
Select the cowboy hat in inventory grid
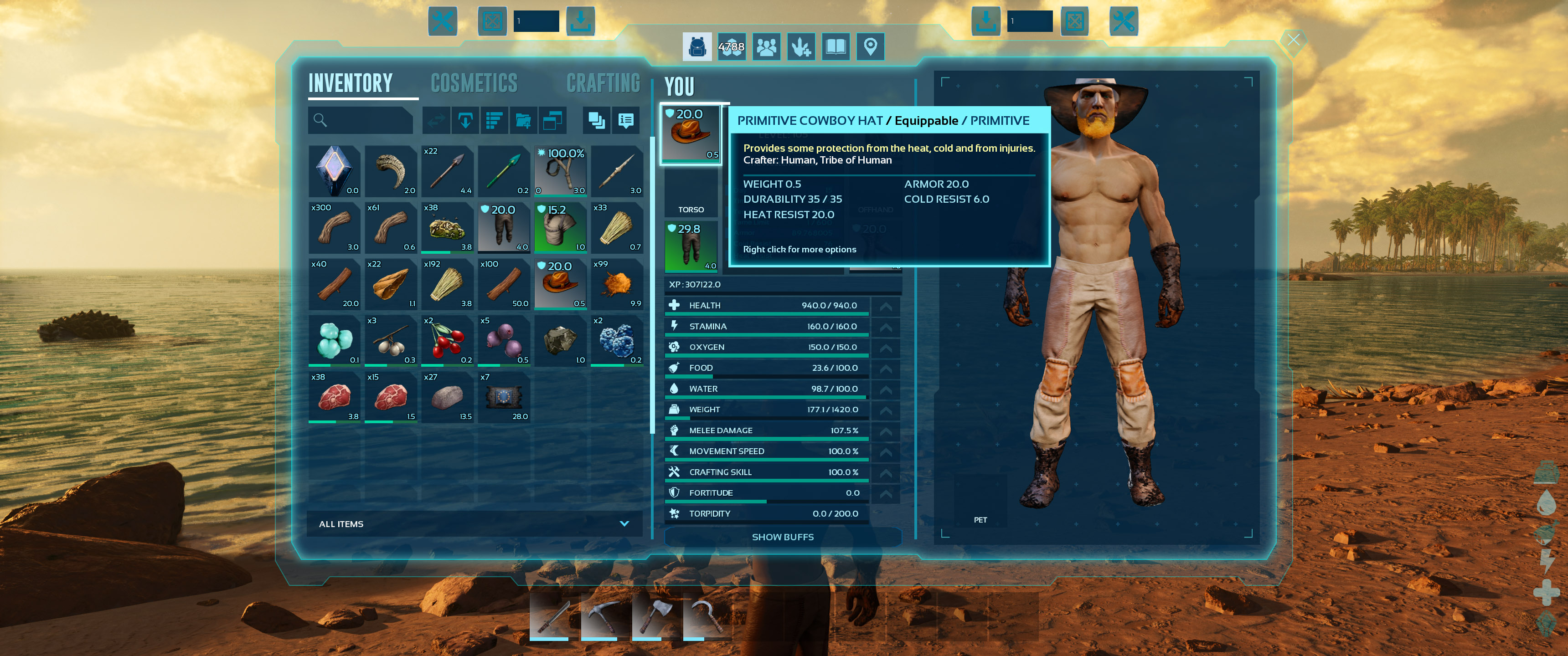560,284
